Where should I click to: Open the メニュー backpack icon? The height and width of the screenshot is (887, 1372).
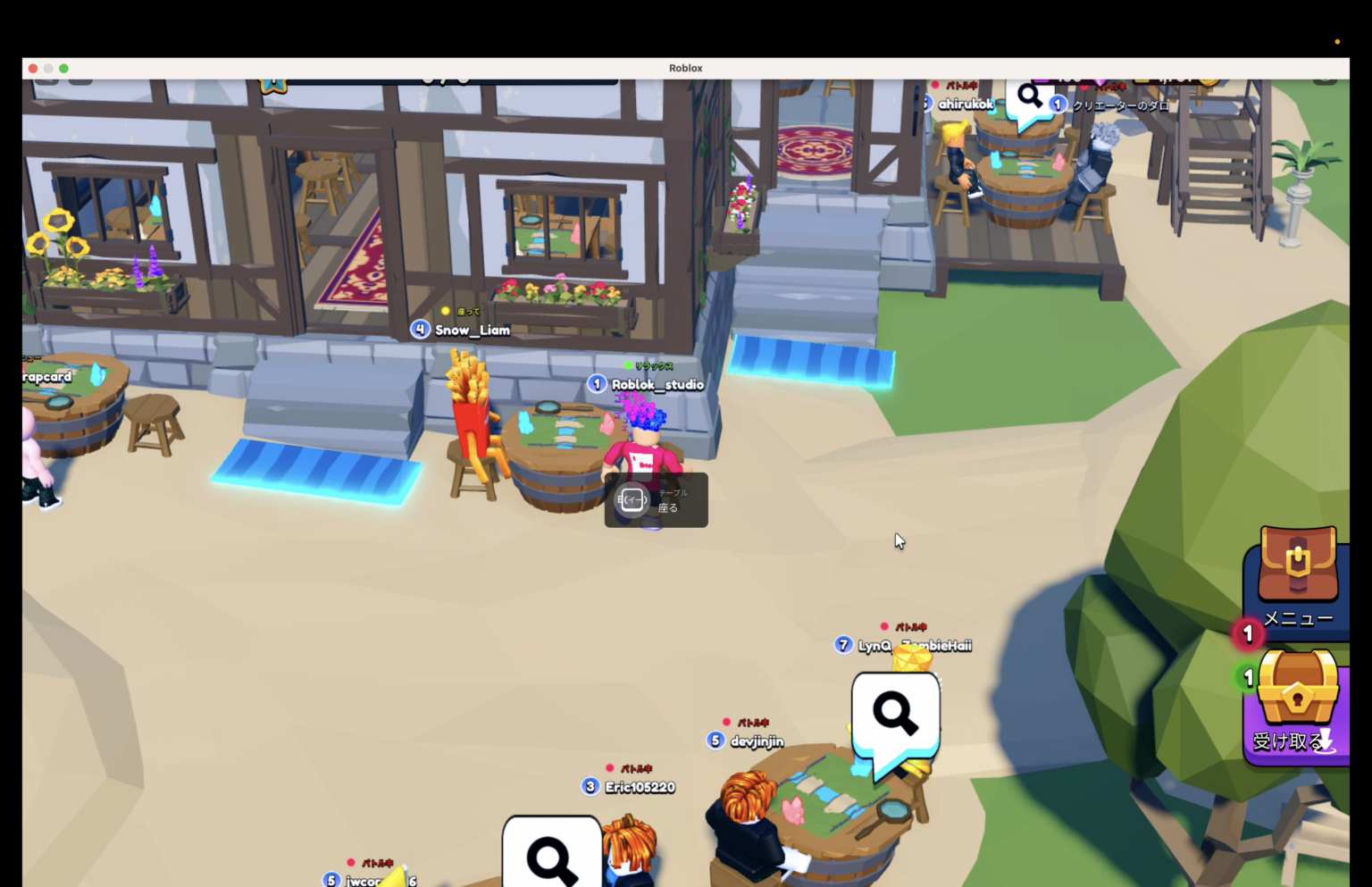(x=1296, y=567)
